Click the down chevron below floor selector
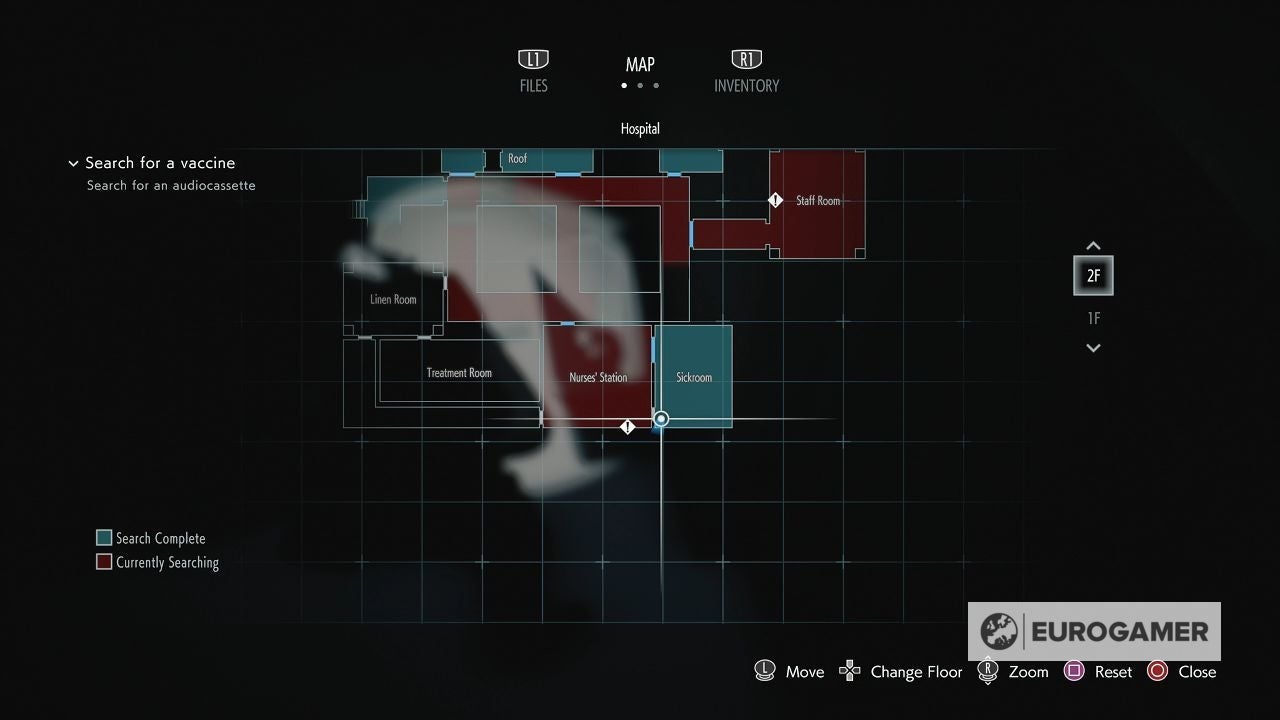The width and height of the screenshot is (1280, 720). [1093, 348]
